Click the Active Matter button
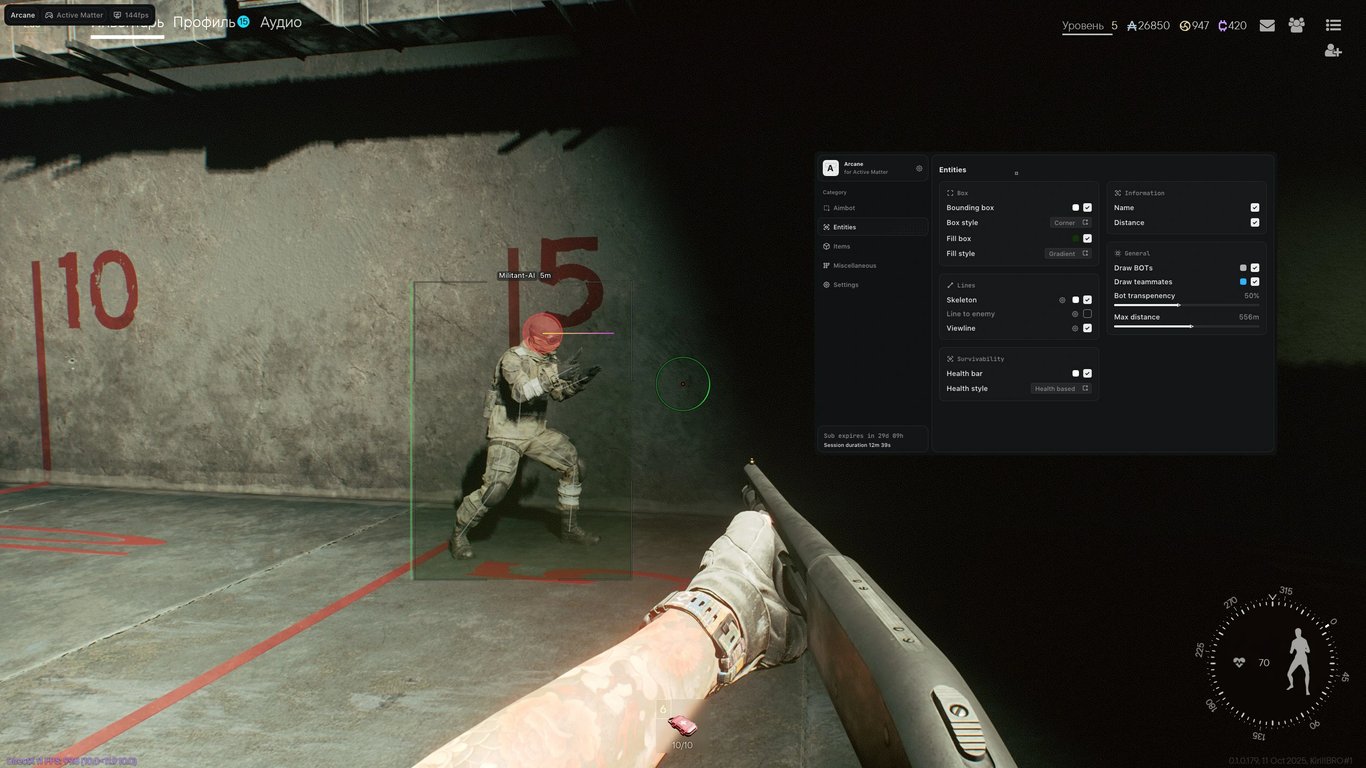The width and height of the screenshot is (1366, 768). [x=75, y=15]
